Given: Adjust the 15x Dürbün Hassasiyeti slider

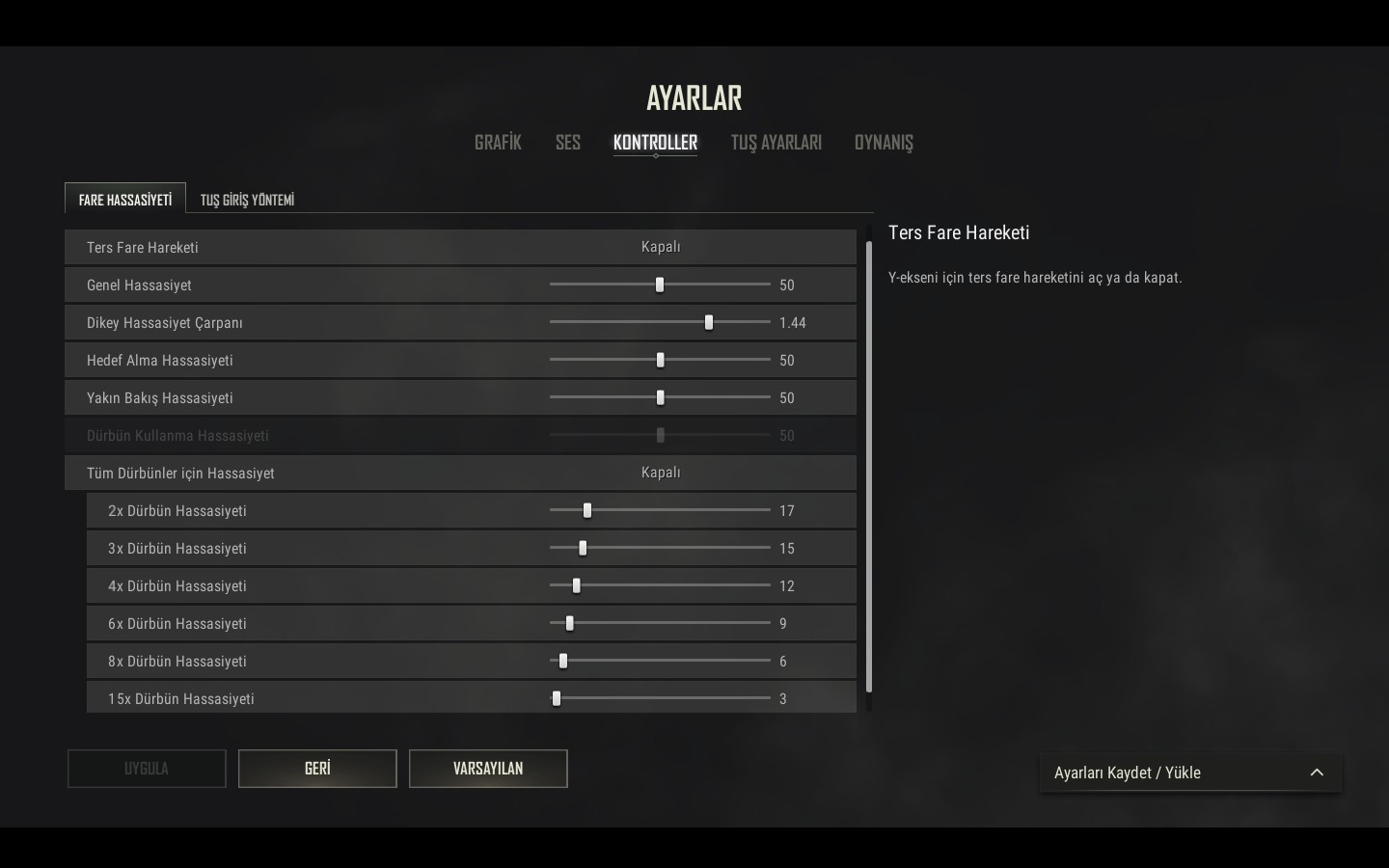Looking at the screenshot, I should click(557, 698).
